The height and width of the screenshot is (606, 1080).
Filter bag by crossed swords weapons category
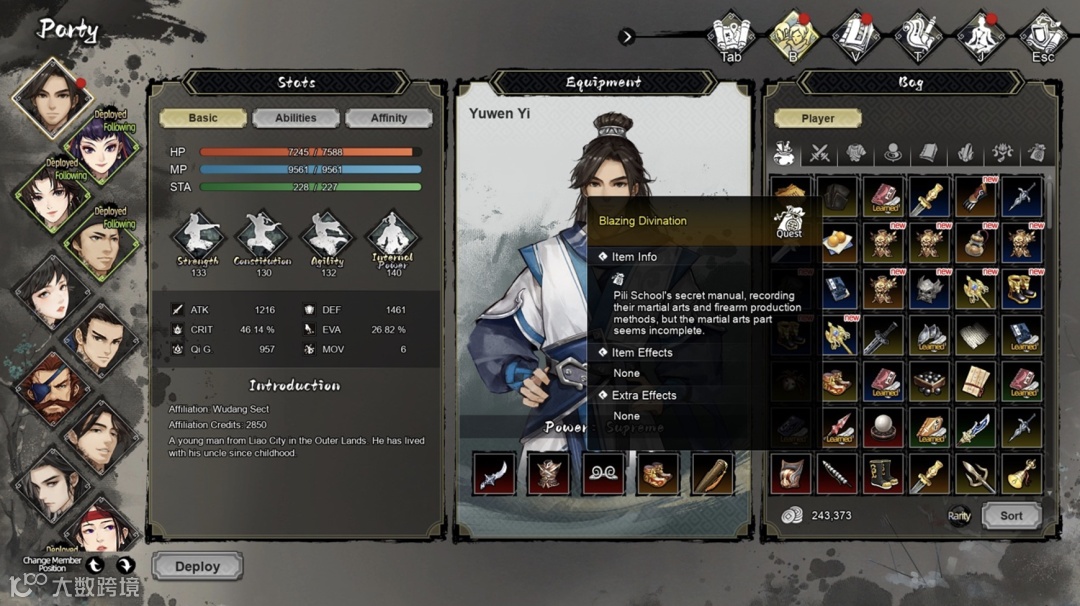pos(820,154)
